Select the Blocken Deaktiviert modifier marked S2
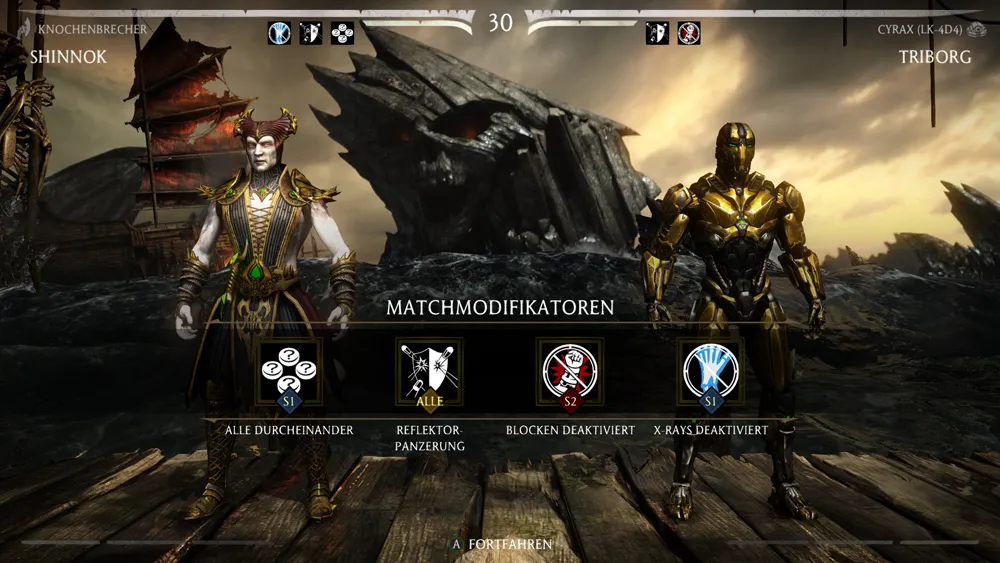 [x=570, y=370]
